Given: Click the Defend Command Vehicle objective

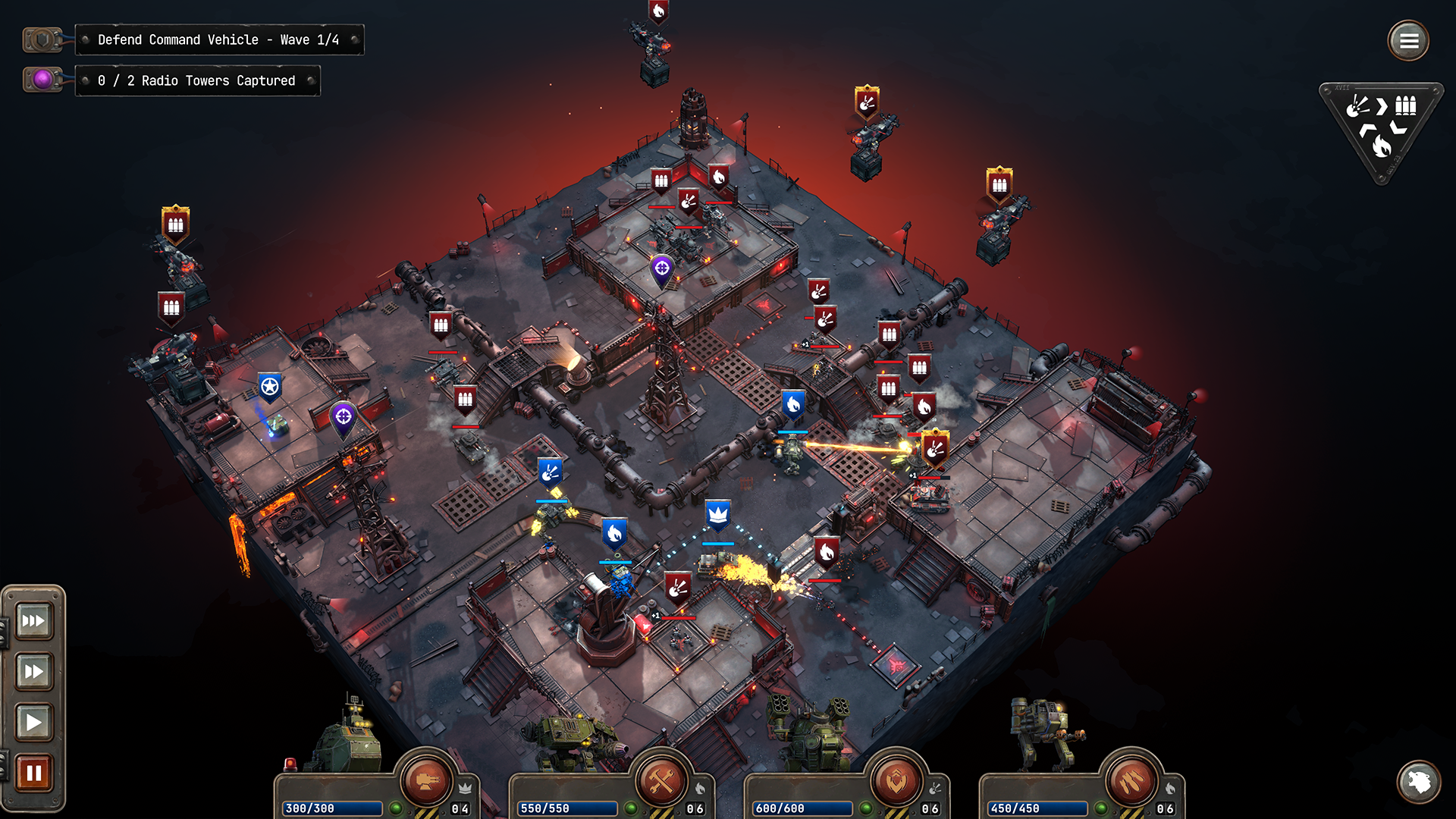Looking at the screenshot, I should point(218,39).
